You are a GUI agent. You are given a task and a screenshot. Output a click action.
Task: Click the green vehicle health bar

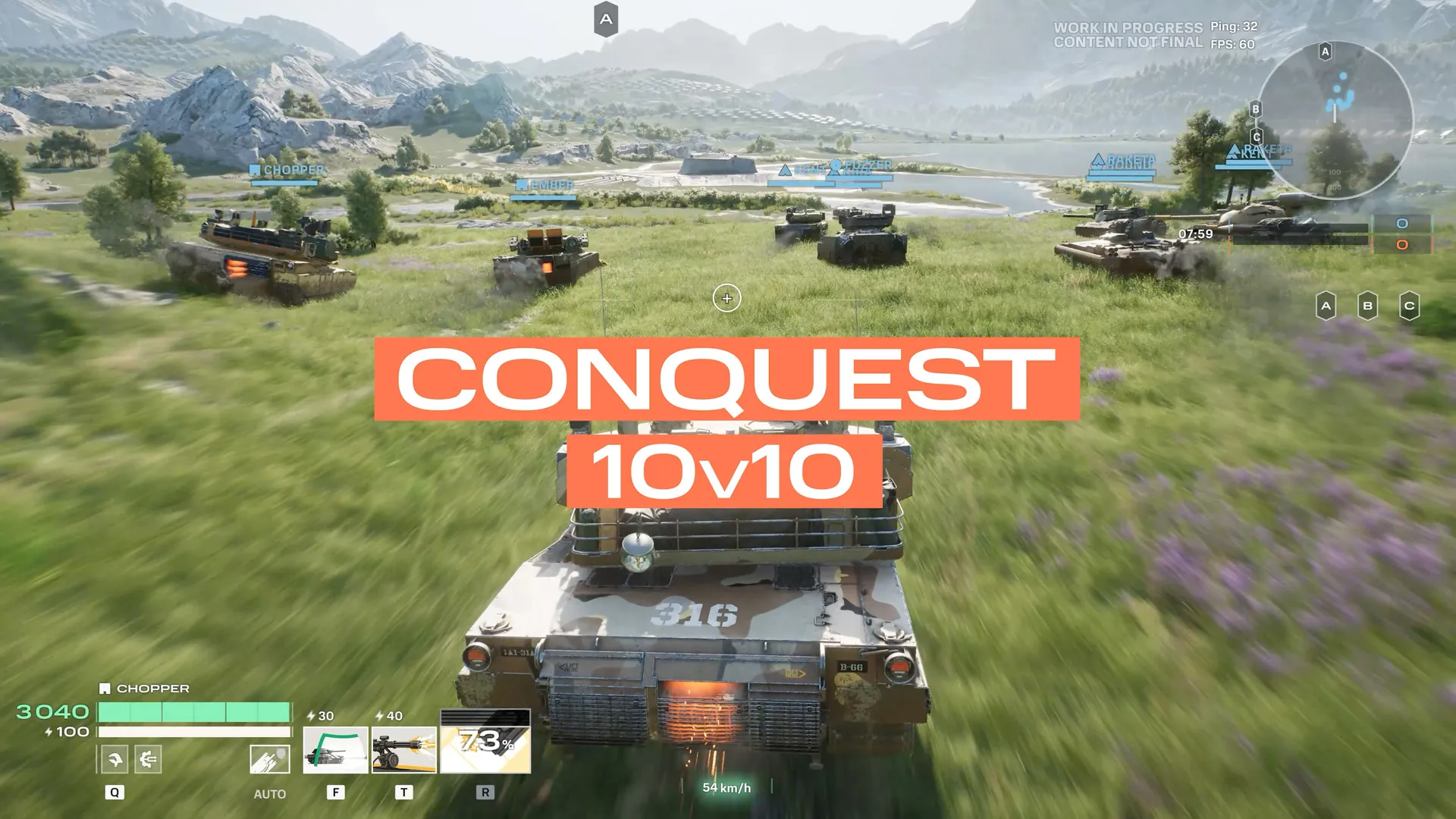tap(193, 711)
